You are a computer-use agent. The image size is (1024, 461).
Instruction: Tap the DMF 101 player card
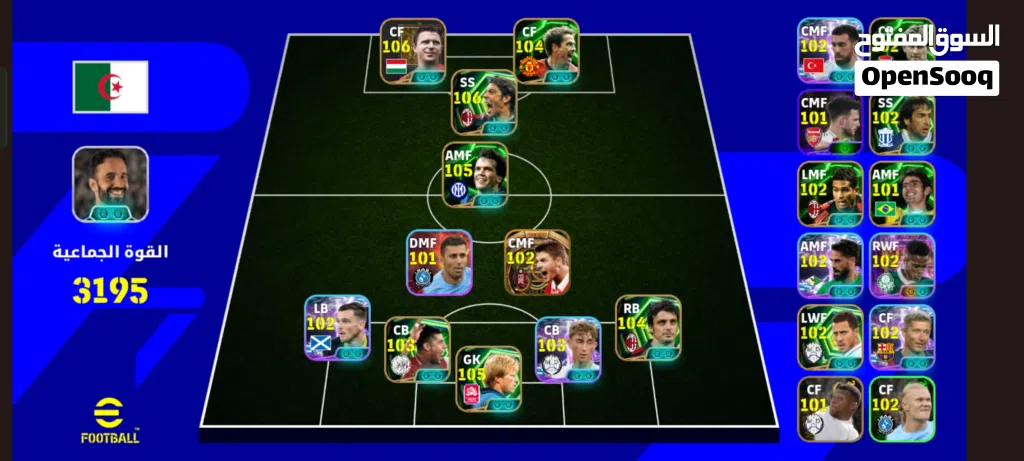[x=439, y=262]
